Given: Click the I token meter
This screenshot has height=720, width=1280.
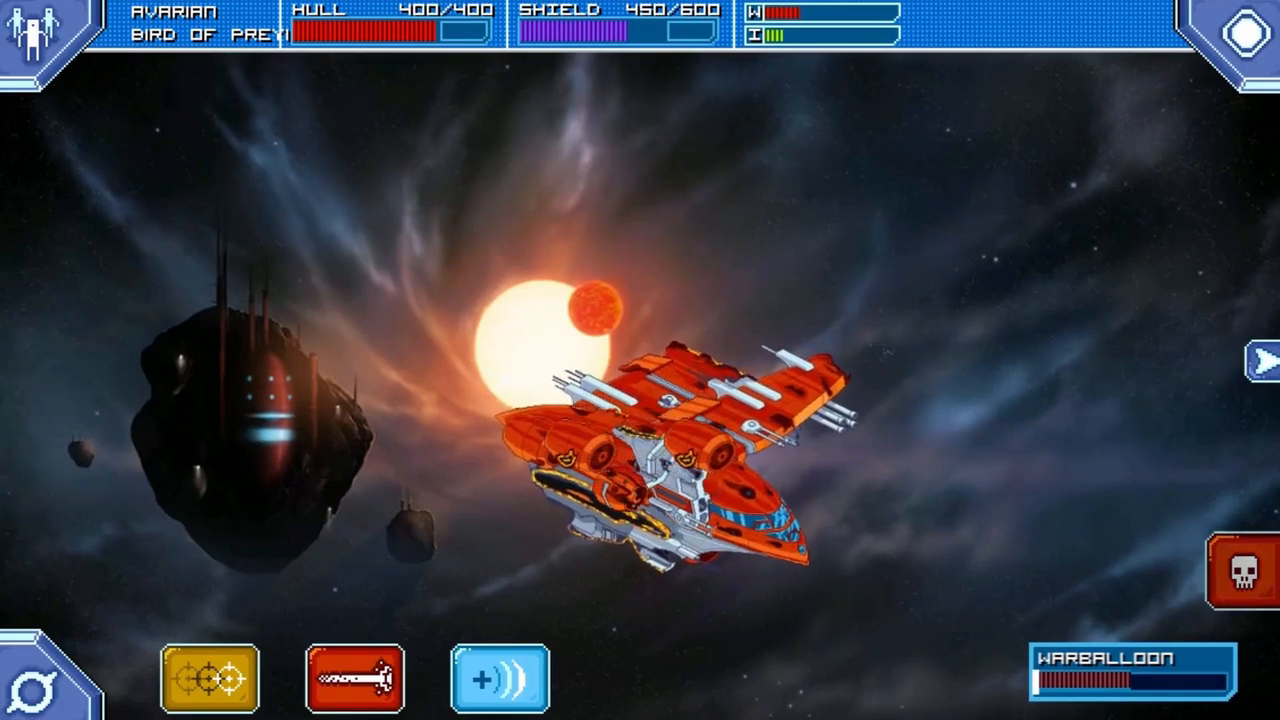Looking at the screenshot, I should tap(820, 33).
